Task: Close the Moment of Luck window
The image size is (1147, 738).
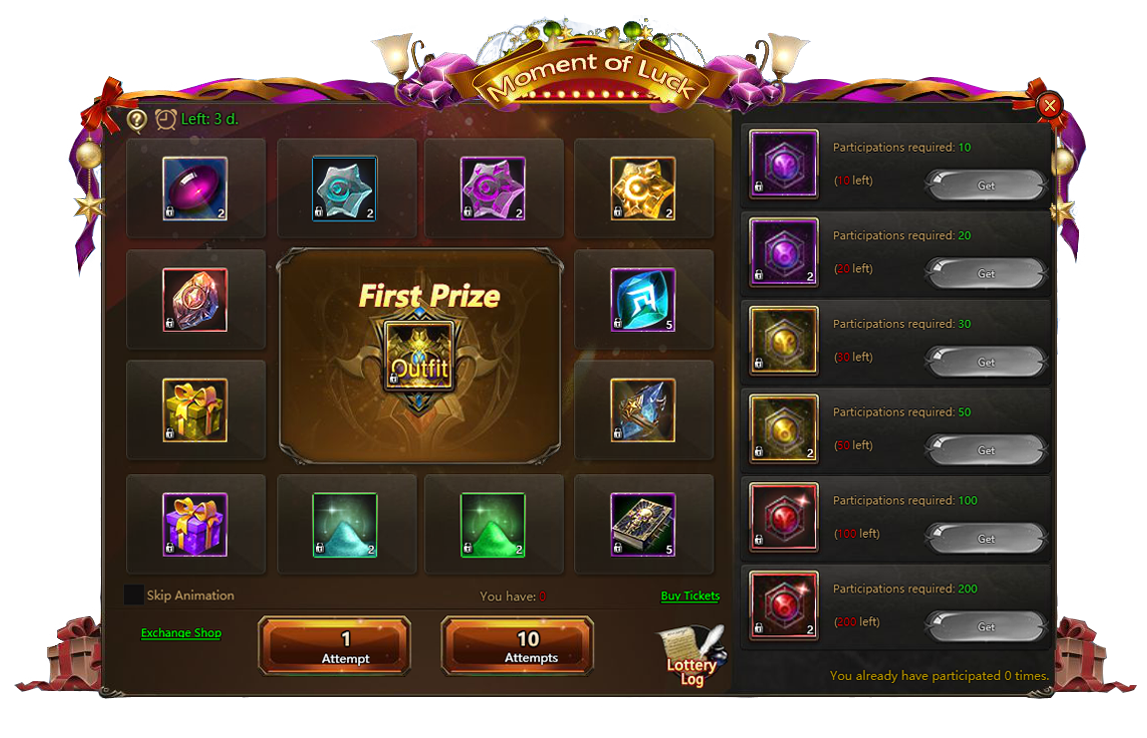Action: (1049, 106)
